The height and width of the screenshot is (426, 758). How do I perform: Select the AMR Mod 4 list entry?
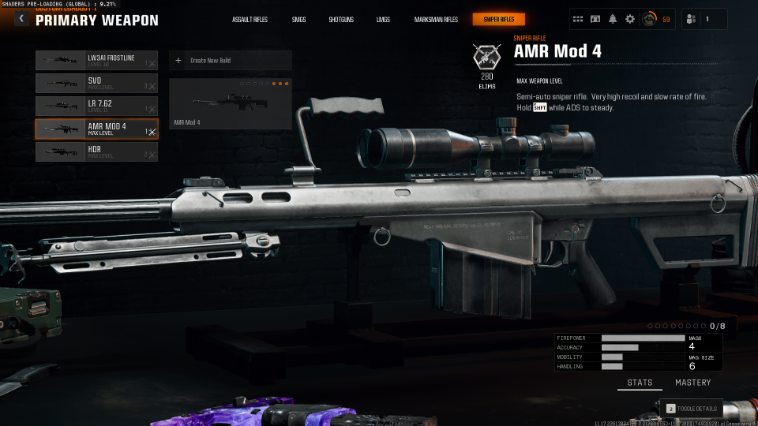tap(96, 129)
